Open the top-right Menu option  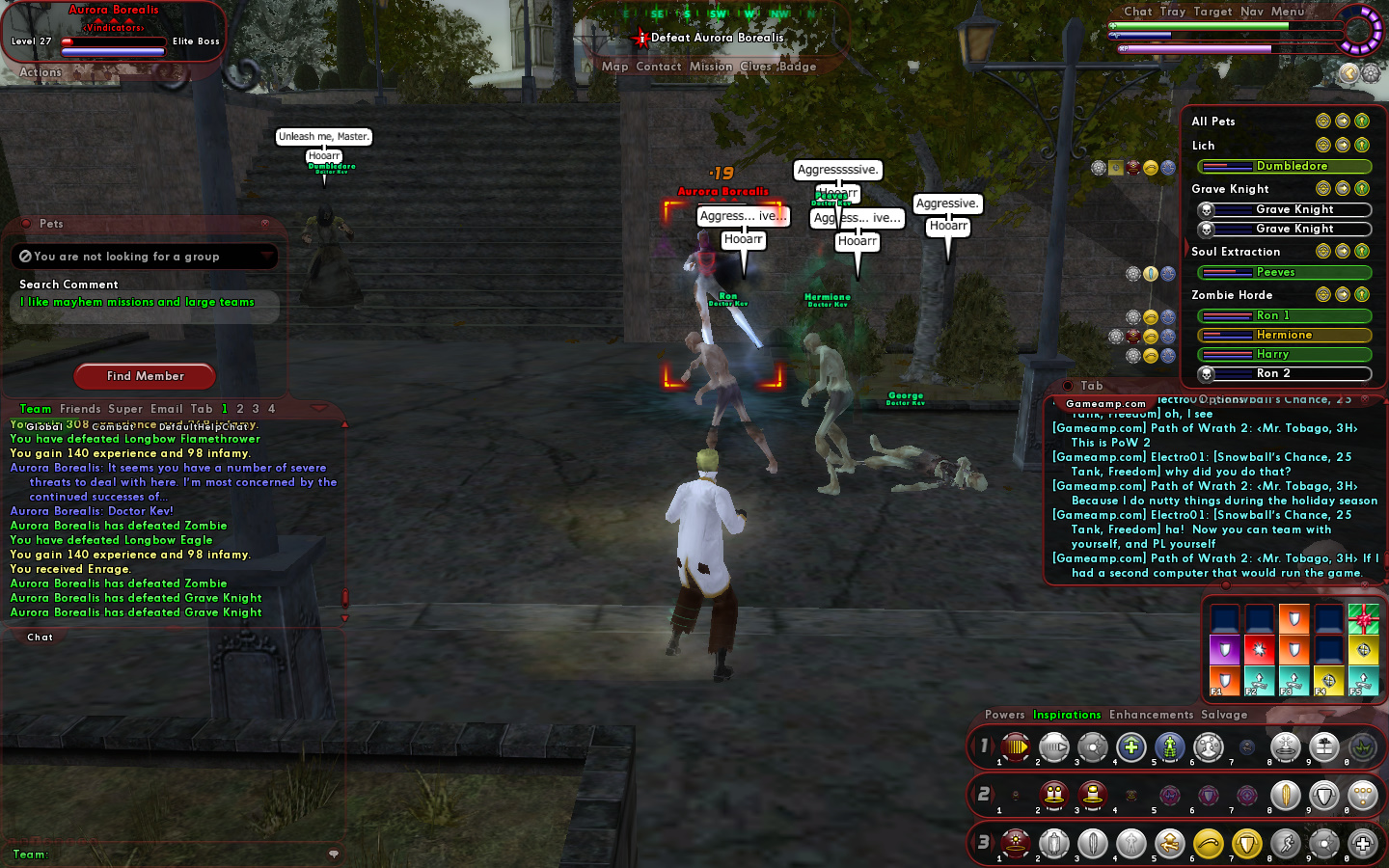click(x=1288, y=12)
